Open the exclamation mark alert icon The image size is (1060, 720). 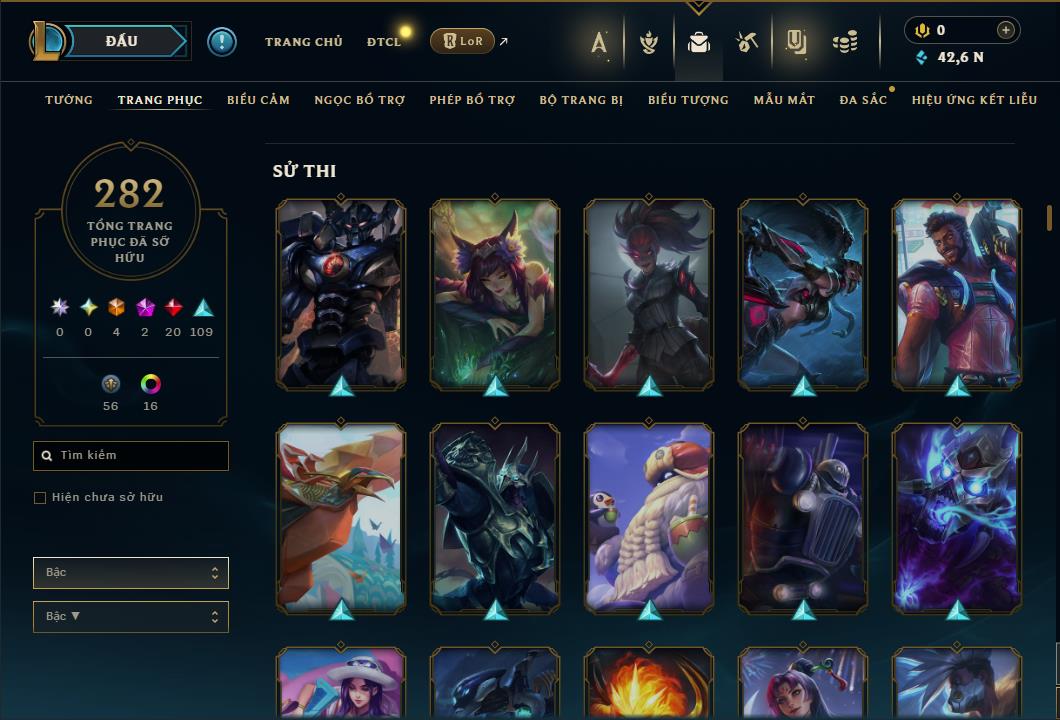[222, 42]
